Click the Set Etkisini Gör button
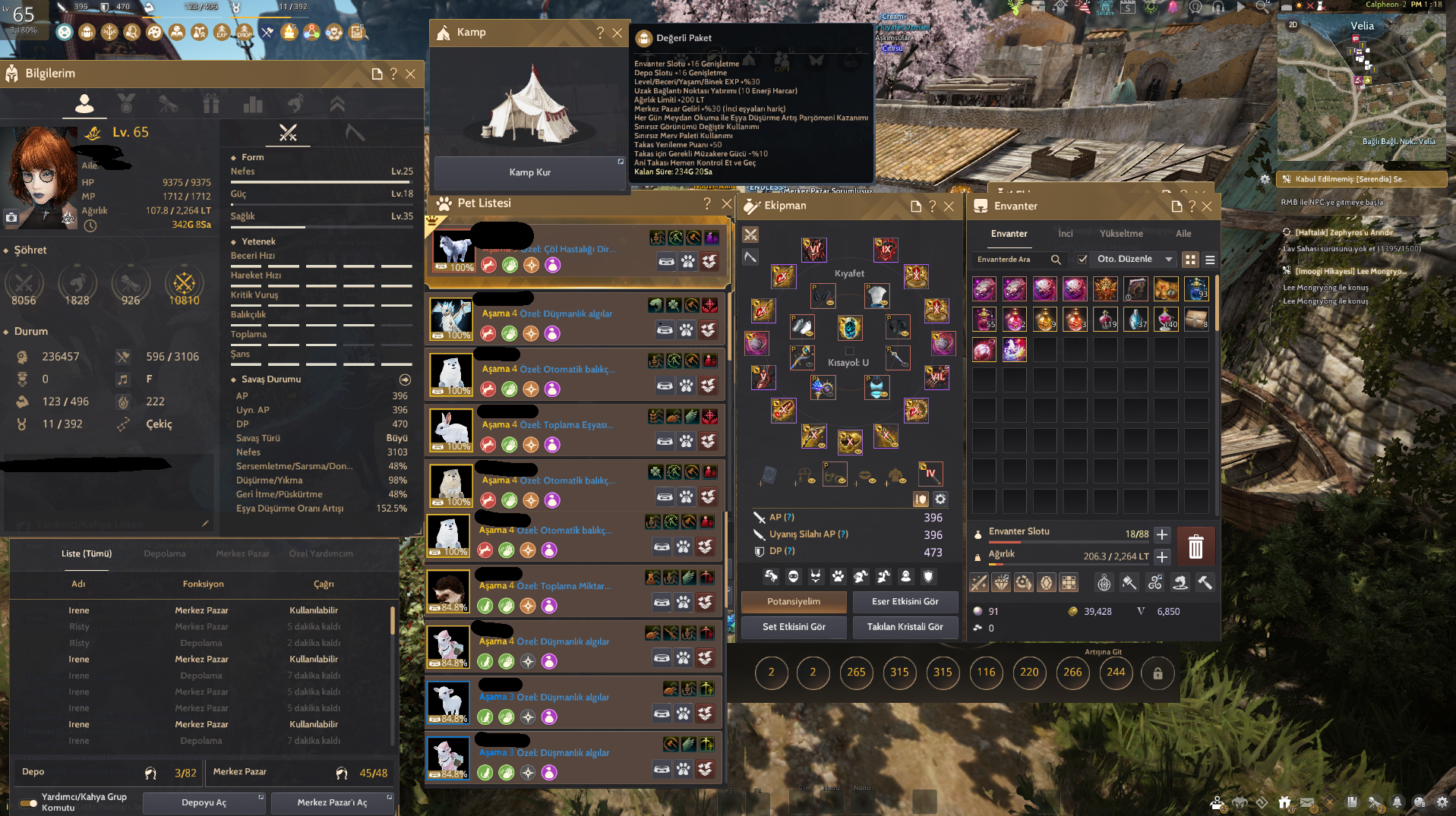This screenshot has width=1456, height=816. 793,627
